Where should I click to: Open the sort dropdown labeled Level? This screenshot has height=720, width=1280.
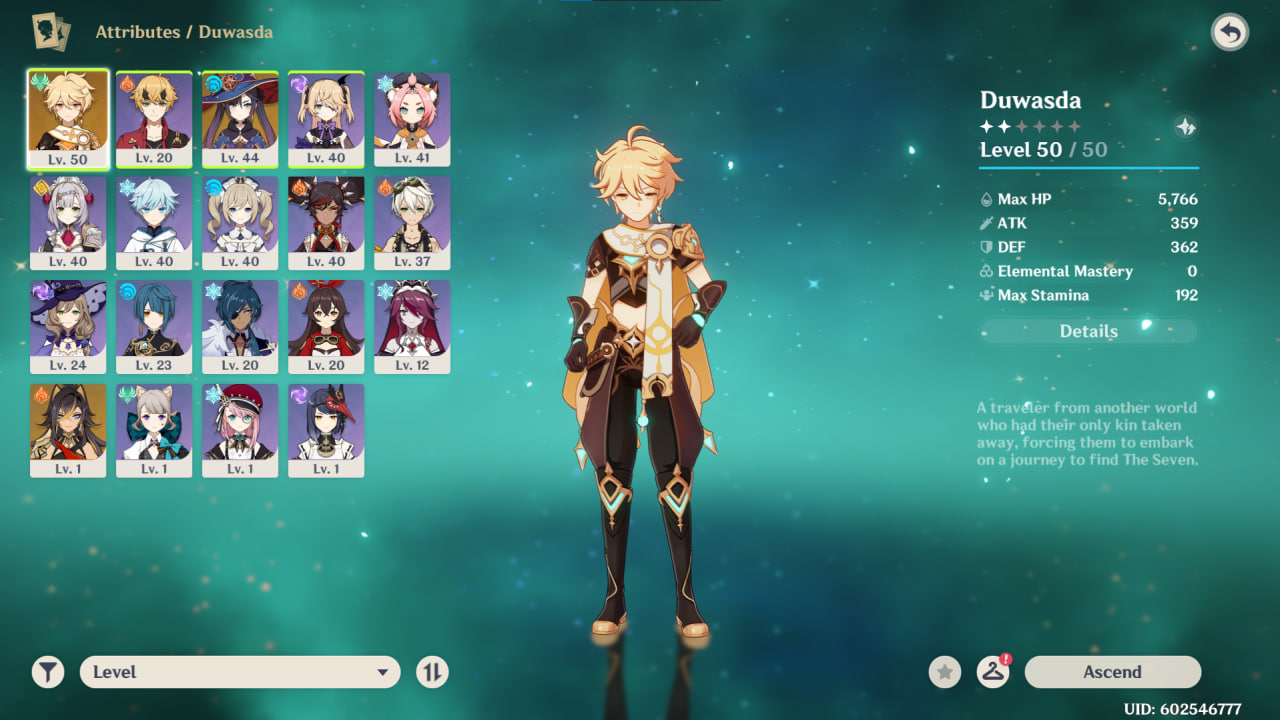click(x=240, y=672)
